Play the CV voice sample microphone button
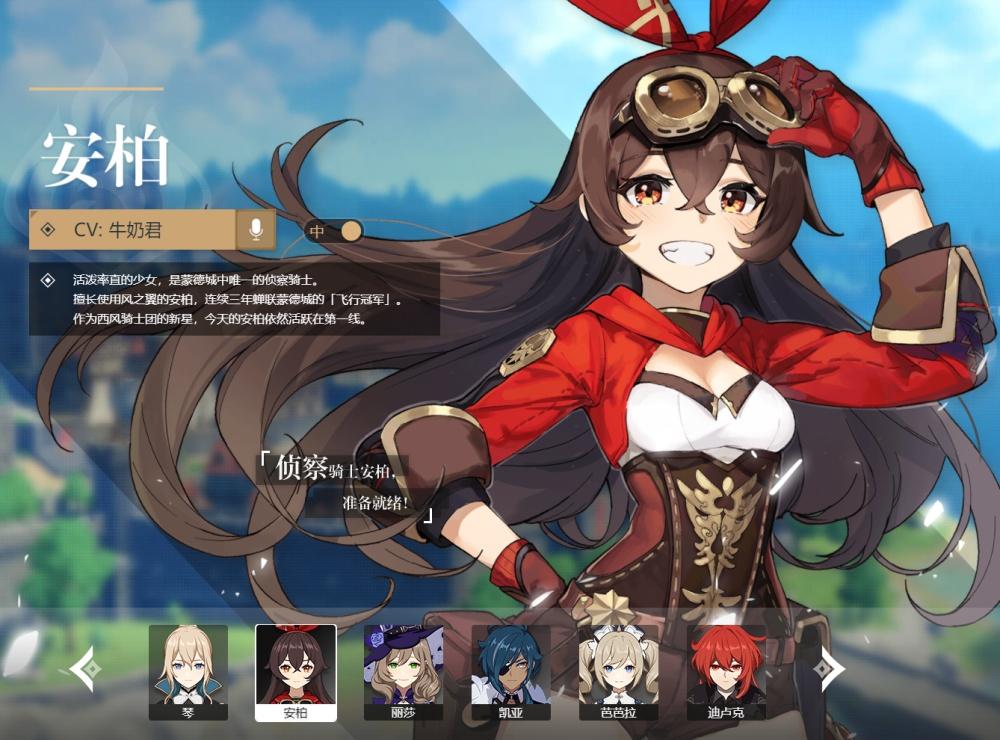Viewport: 1000px width, 740px height. point(256,230)
